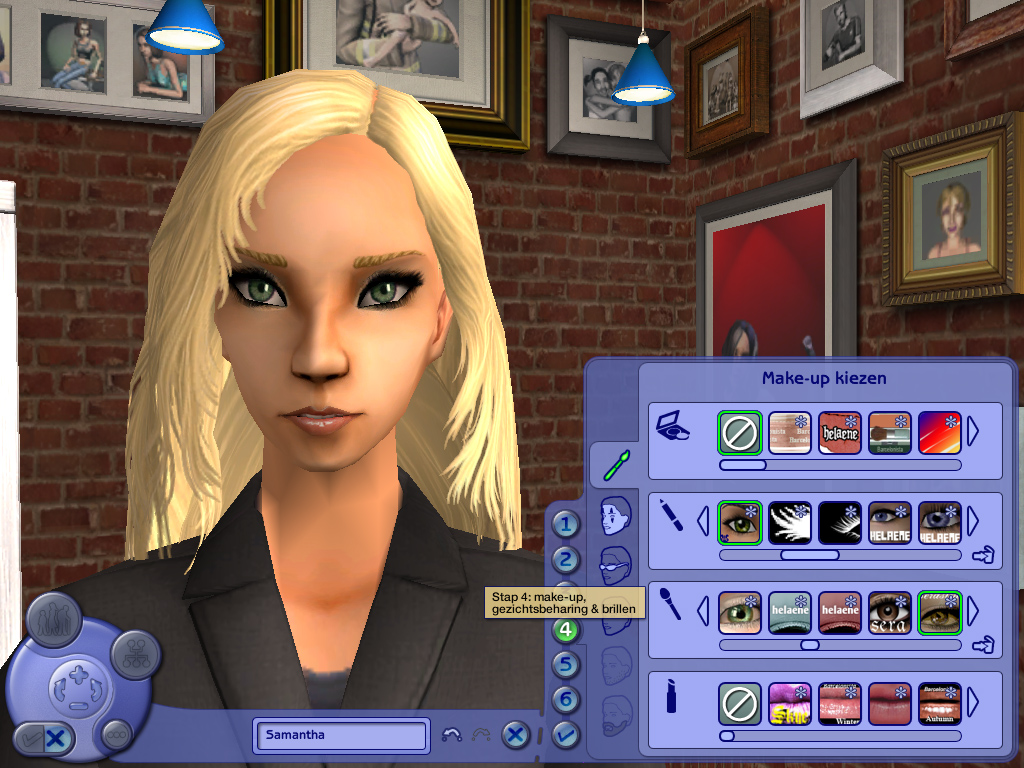The height and width of the screenshot is (768, 1024).
Task: Confirm the Sim with the checkmark button
Action: click(565, 735)
